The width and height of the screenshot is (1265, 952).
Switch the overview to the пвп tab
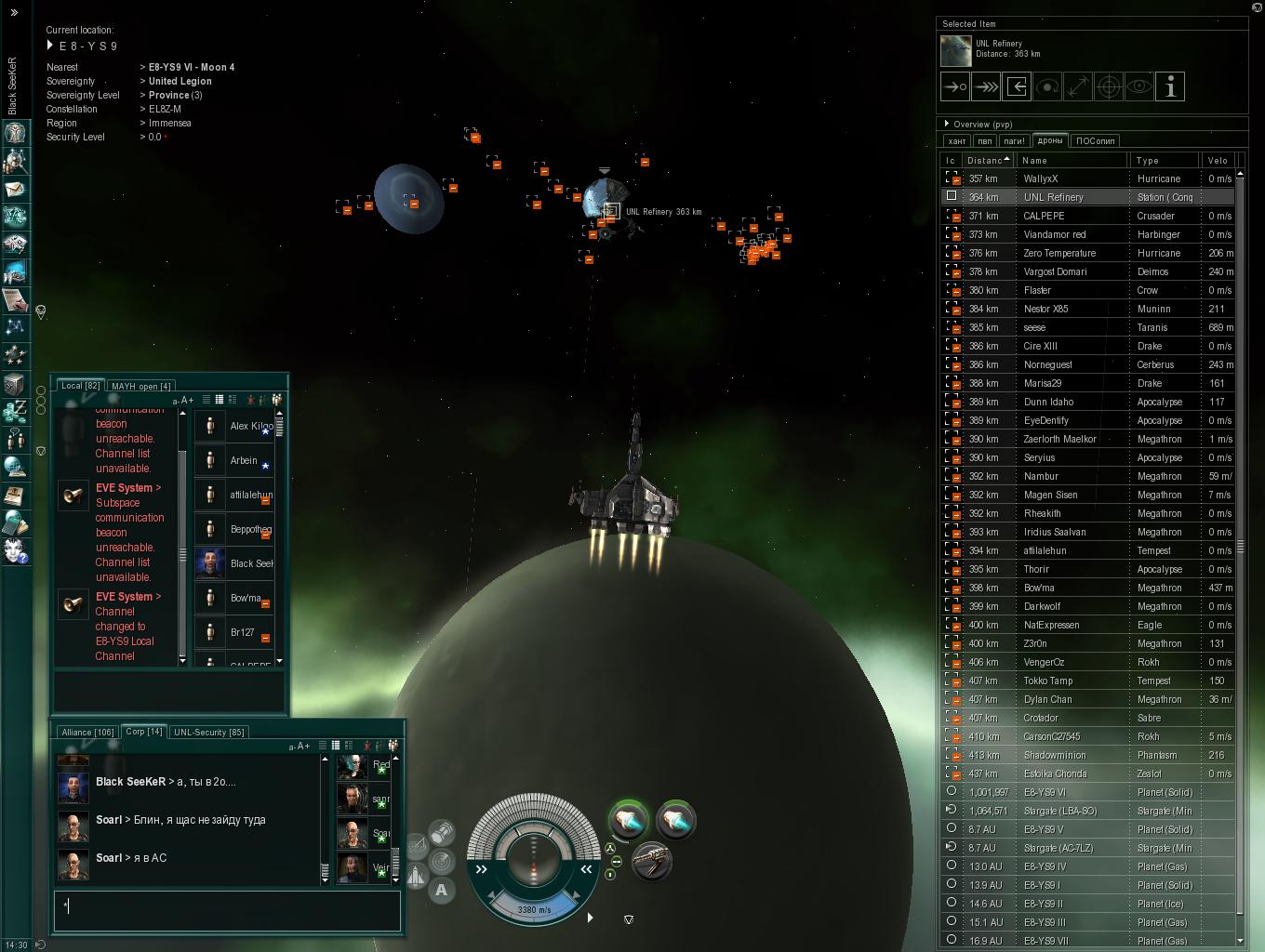coord(985,141)
